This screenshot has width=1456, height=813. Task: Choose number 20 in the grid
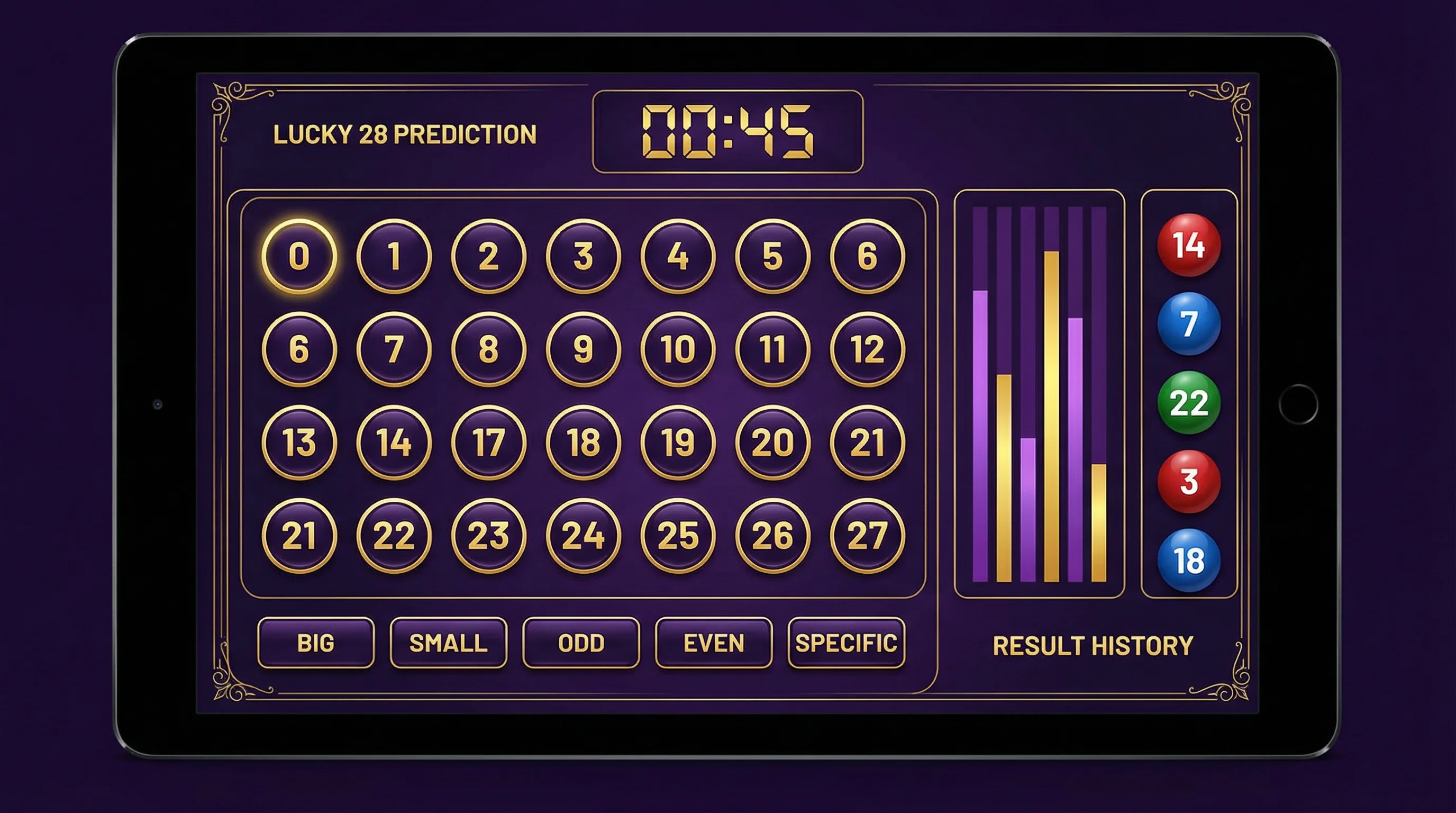point(772,442)
